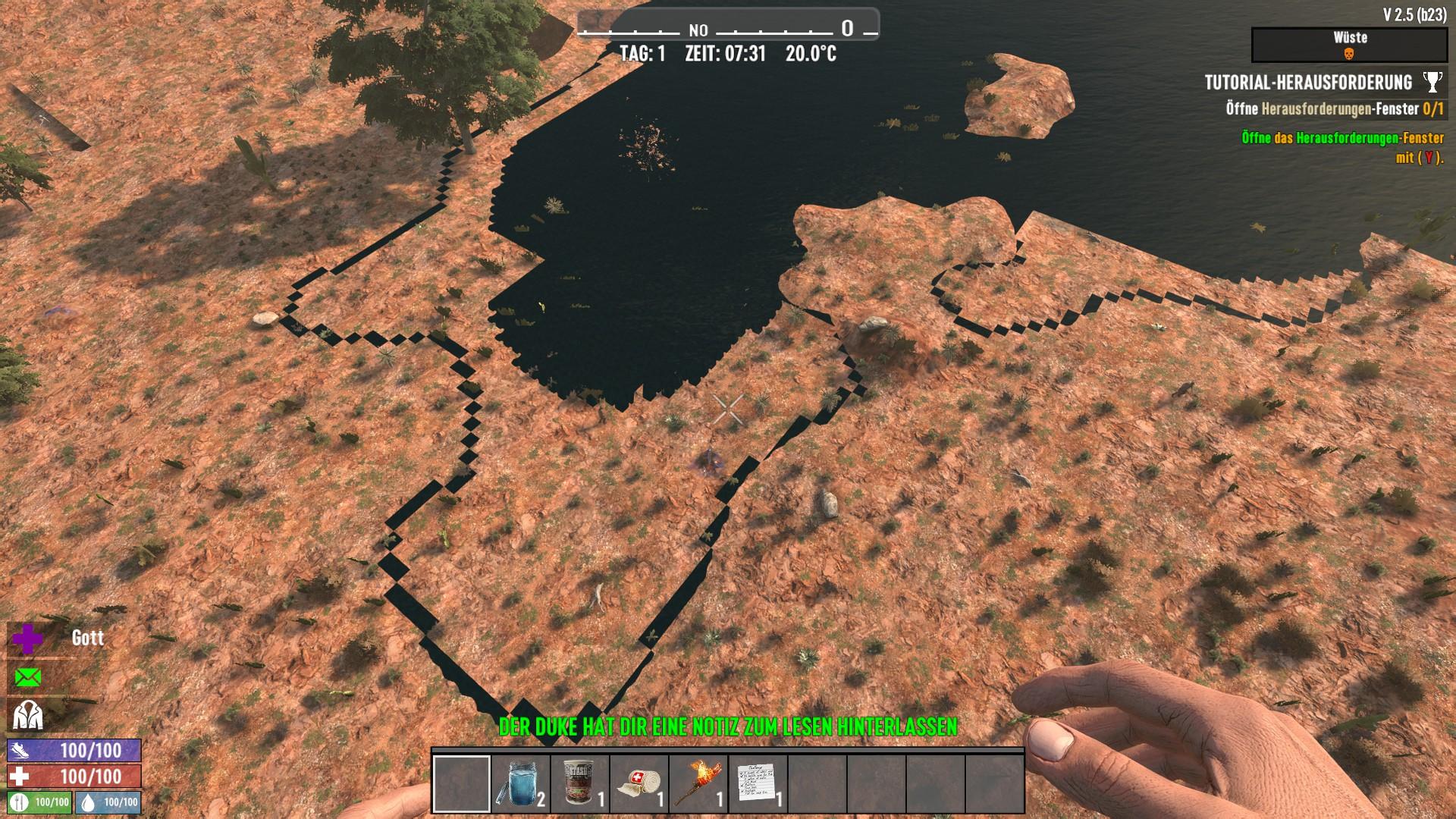Equip the torch from the hotbar

[698, 783]
